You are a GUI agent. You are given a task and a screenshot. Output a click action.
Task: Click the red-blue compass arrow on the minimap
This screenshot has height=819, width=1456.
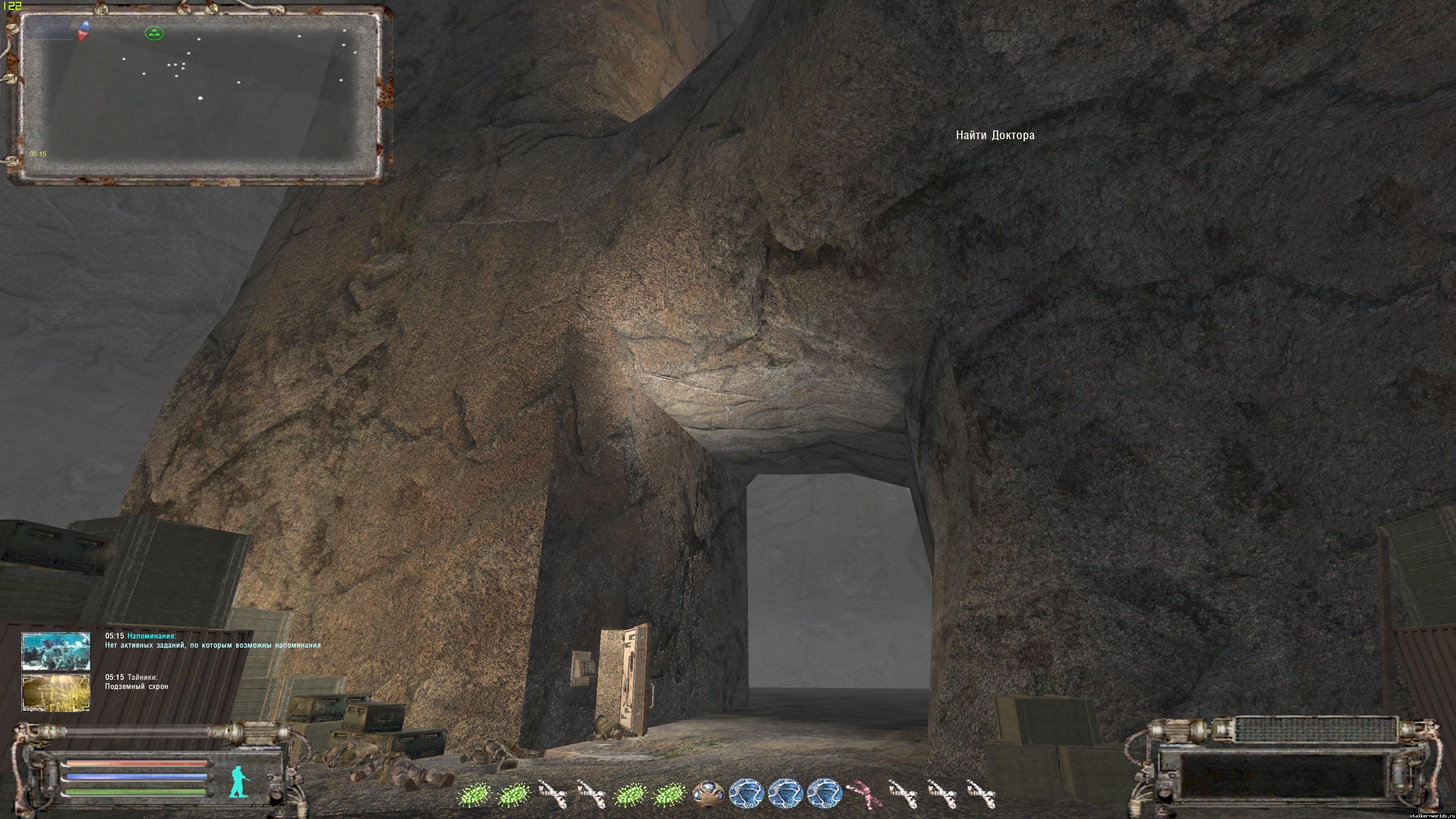[84, 30]
